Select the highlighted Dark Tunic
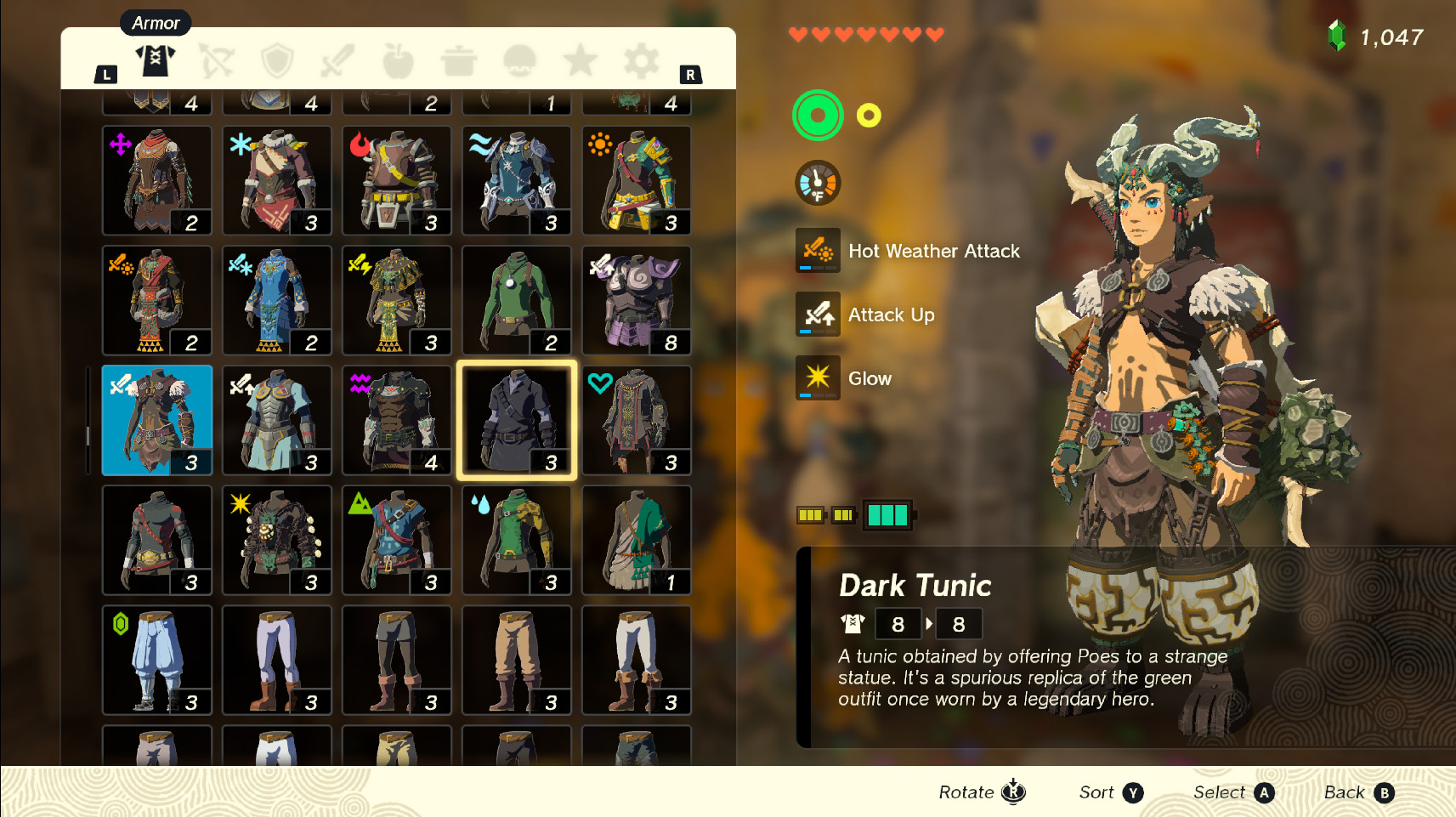This screenshot has width=1456, height=817. (516, 420)
